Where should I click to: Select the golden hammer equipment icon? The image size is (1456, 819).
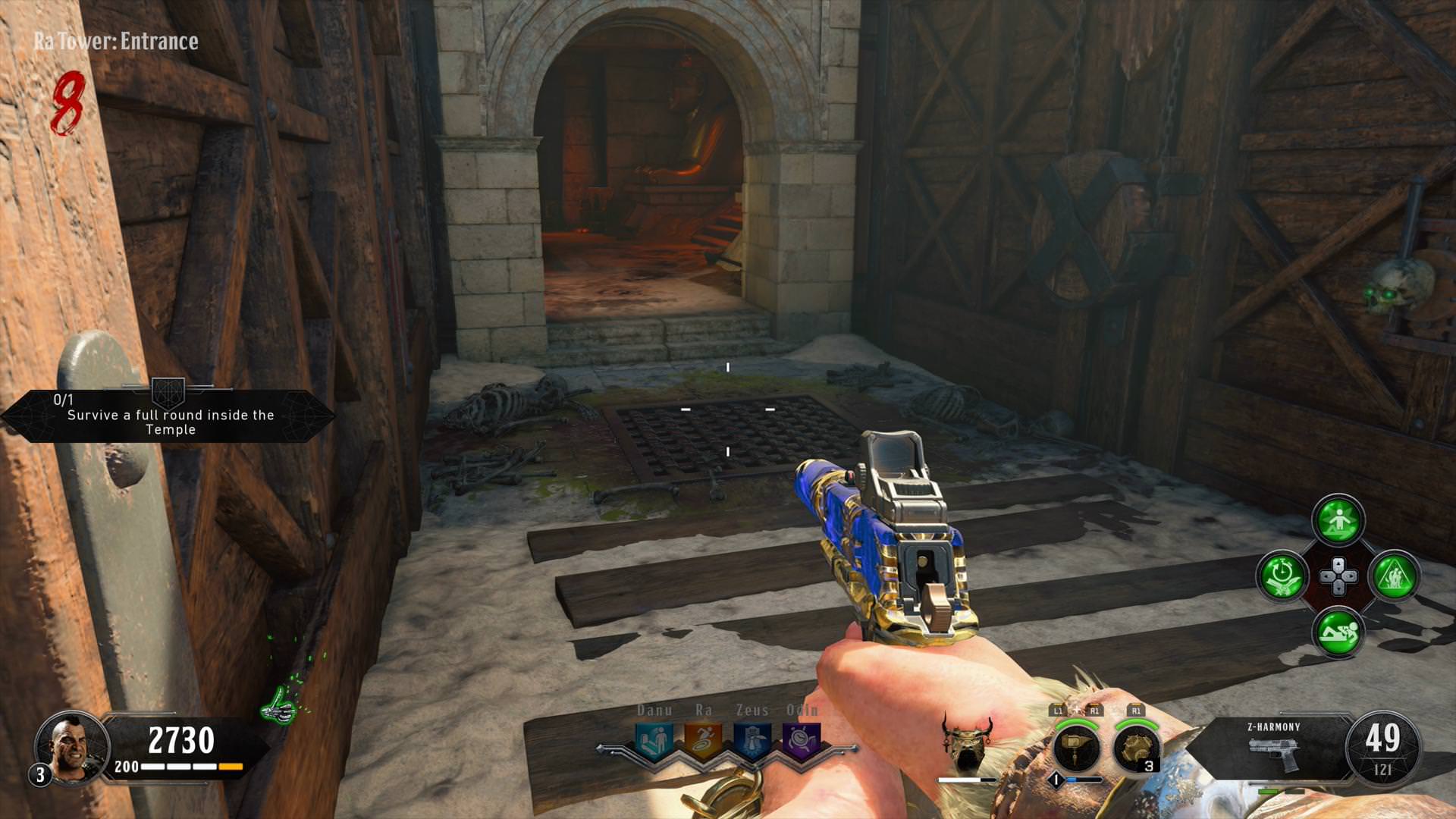pyautogui.click(x=1077, y=747)
